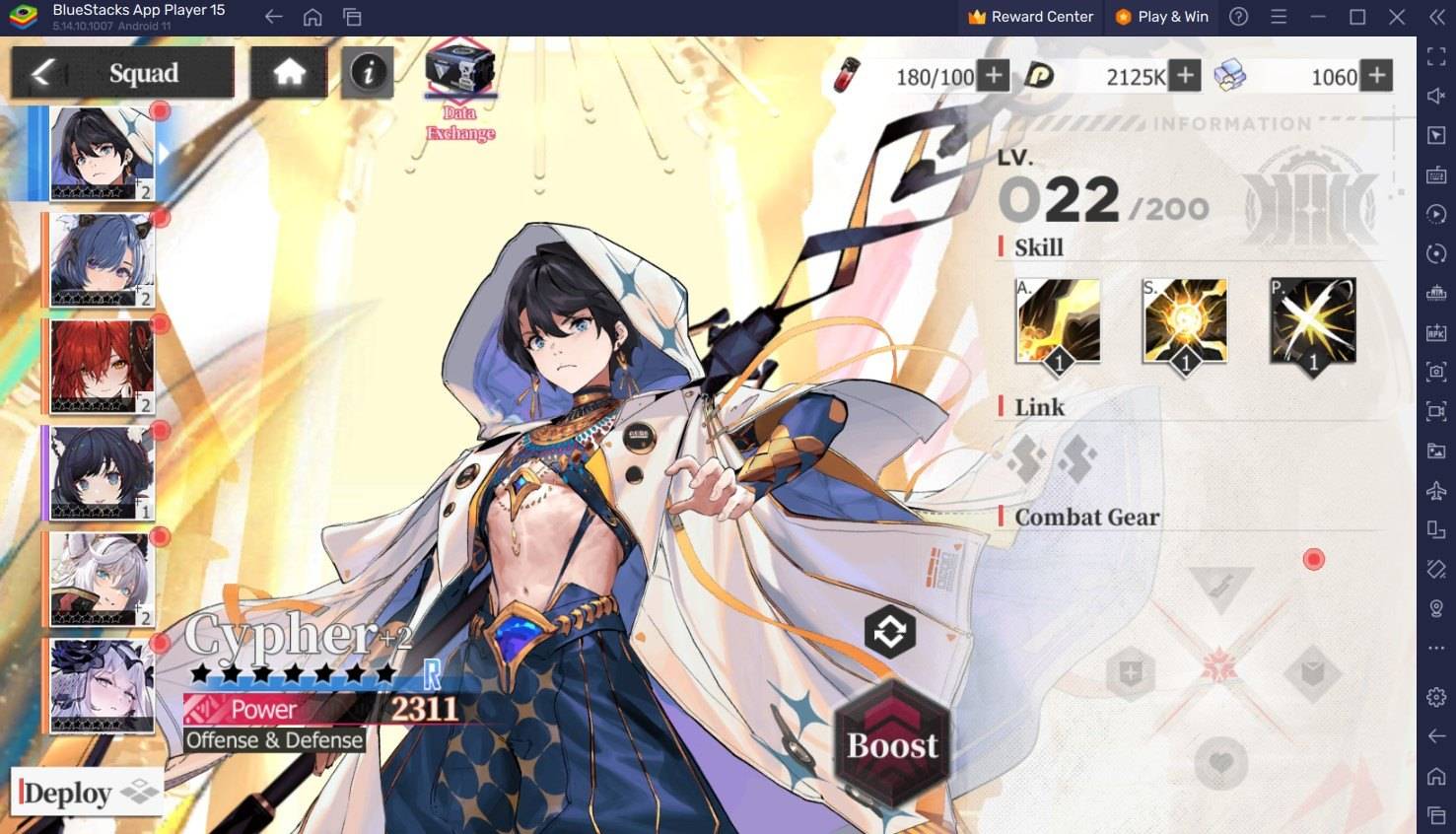Screen dimensions: 1456x834
Task: Select Cypher's A skill icon
Action: tap(1058, 319)
